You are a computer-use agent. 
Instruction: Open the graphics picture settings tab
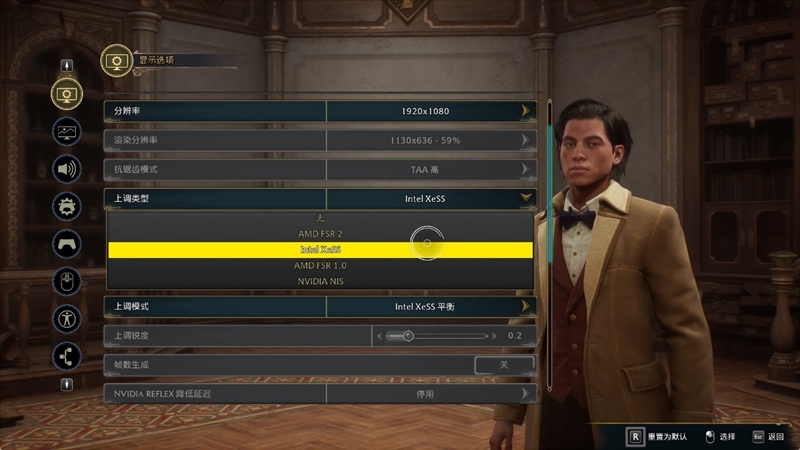click(x=67, y=131)
